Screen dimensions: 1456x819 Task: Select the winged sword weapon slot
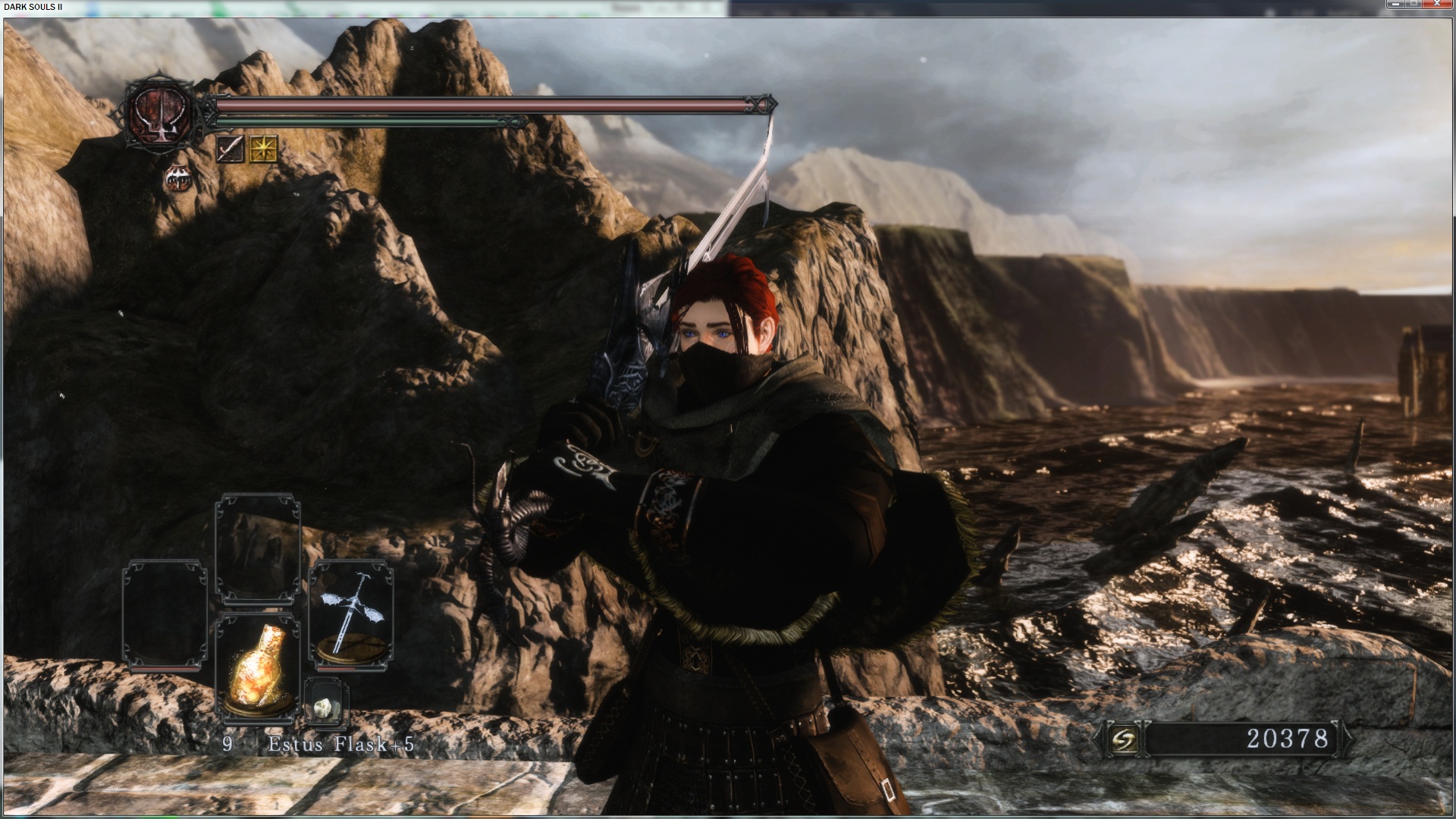[x=350, y=616]
